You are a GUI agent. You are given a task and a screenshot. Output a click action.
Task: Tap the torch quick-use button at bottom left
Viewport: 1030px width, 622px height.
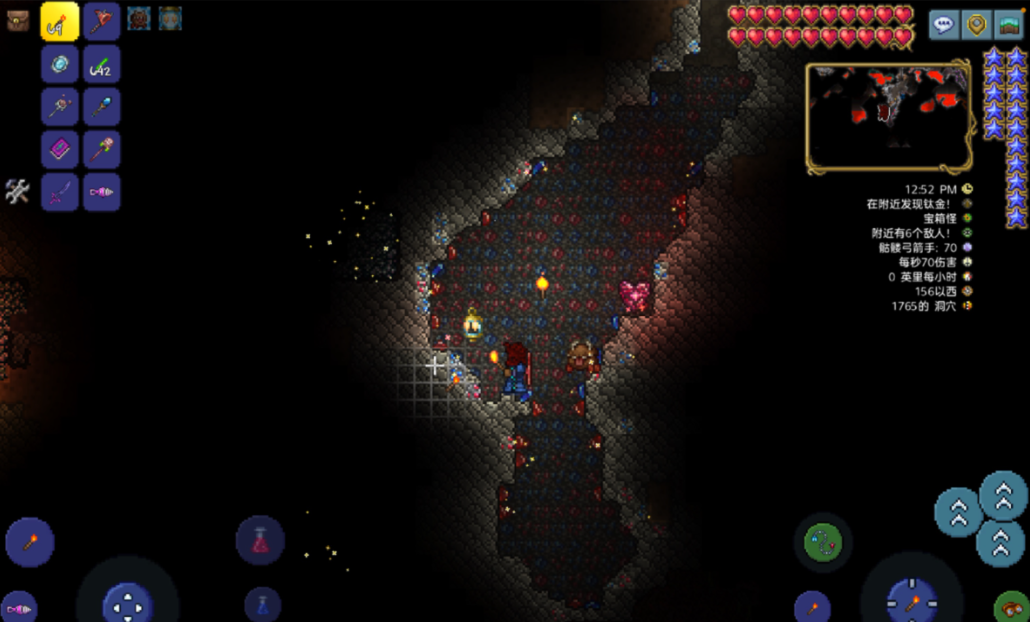pos(30,542)
